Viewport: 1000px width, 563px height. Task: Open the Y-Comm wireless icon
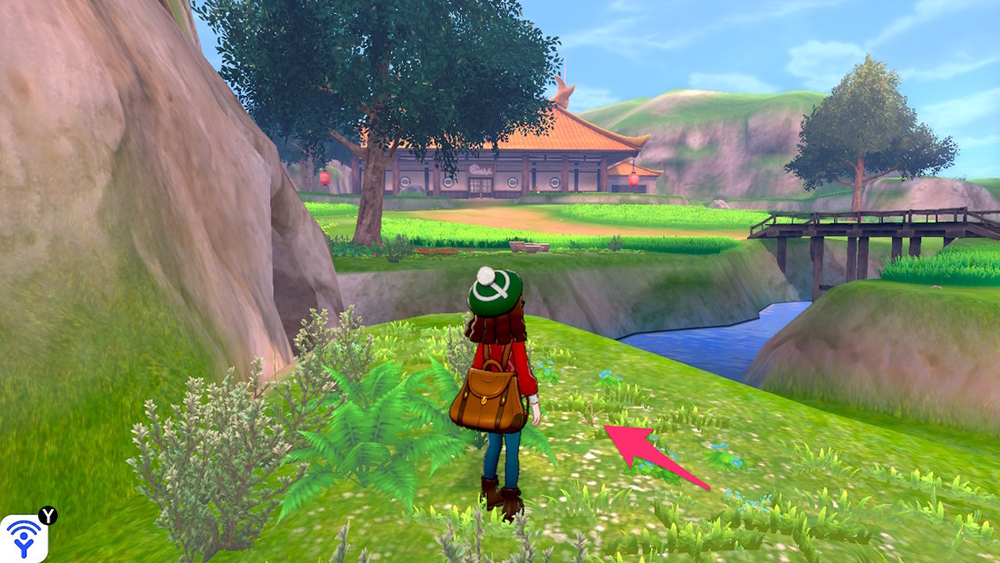click(x=23, y=537)
